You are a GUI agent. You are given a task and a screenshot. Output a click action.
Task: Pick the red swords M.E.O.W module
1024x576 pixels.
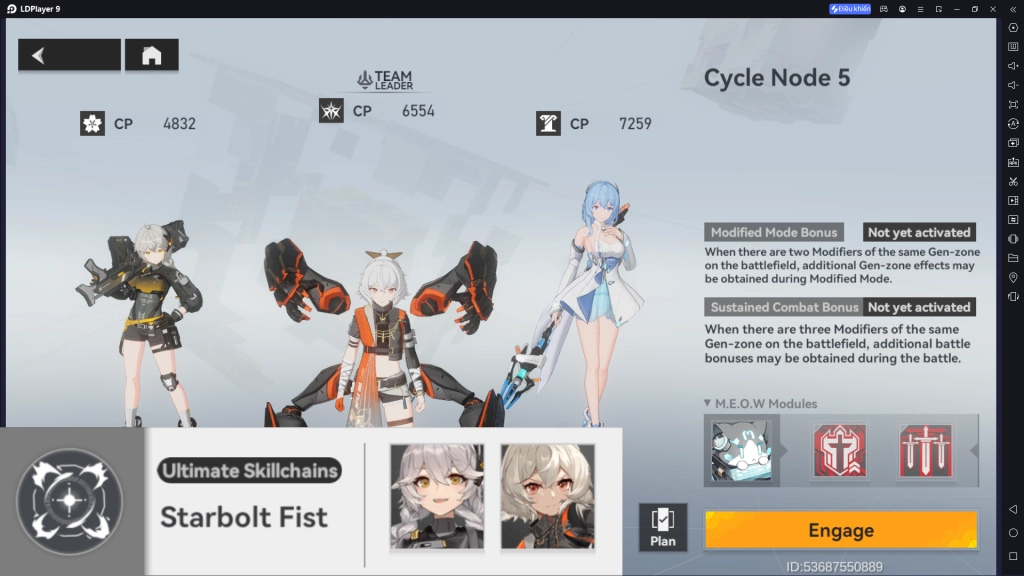tap(925, 450)
